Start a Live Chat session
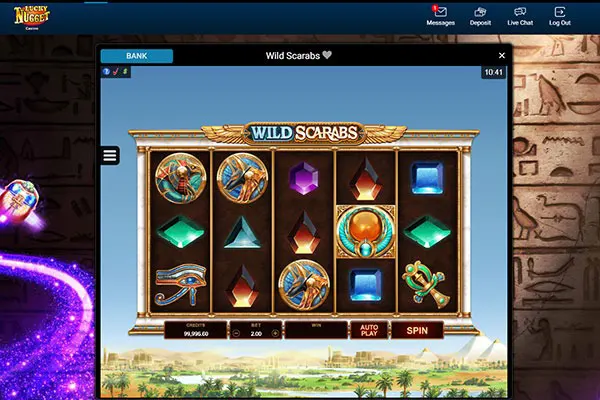 click(x=520, y=16)
